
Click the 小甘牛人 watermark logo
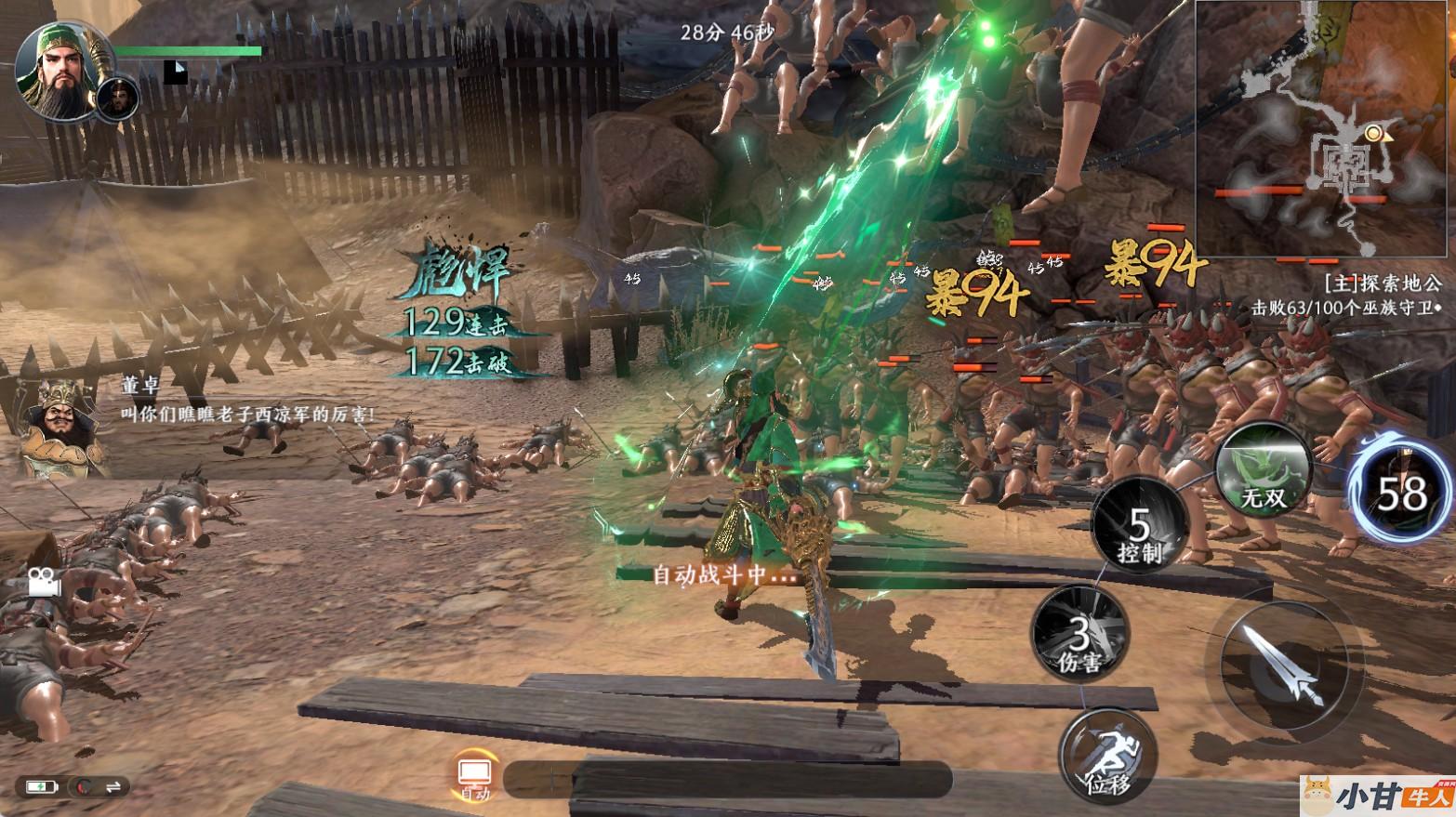coord(1377,797)
